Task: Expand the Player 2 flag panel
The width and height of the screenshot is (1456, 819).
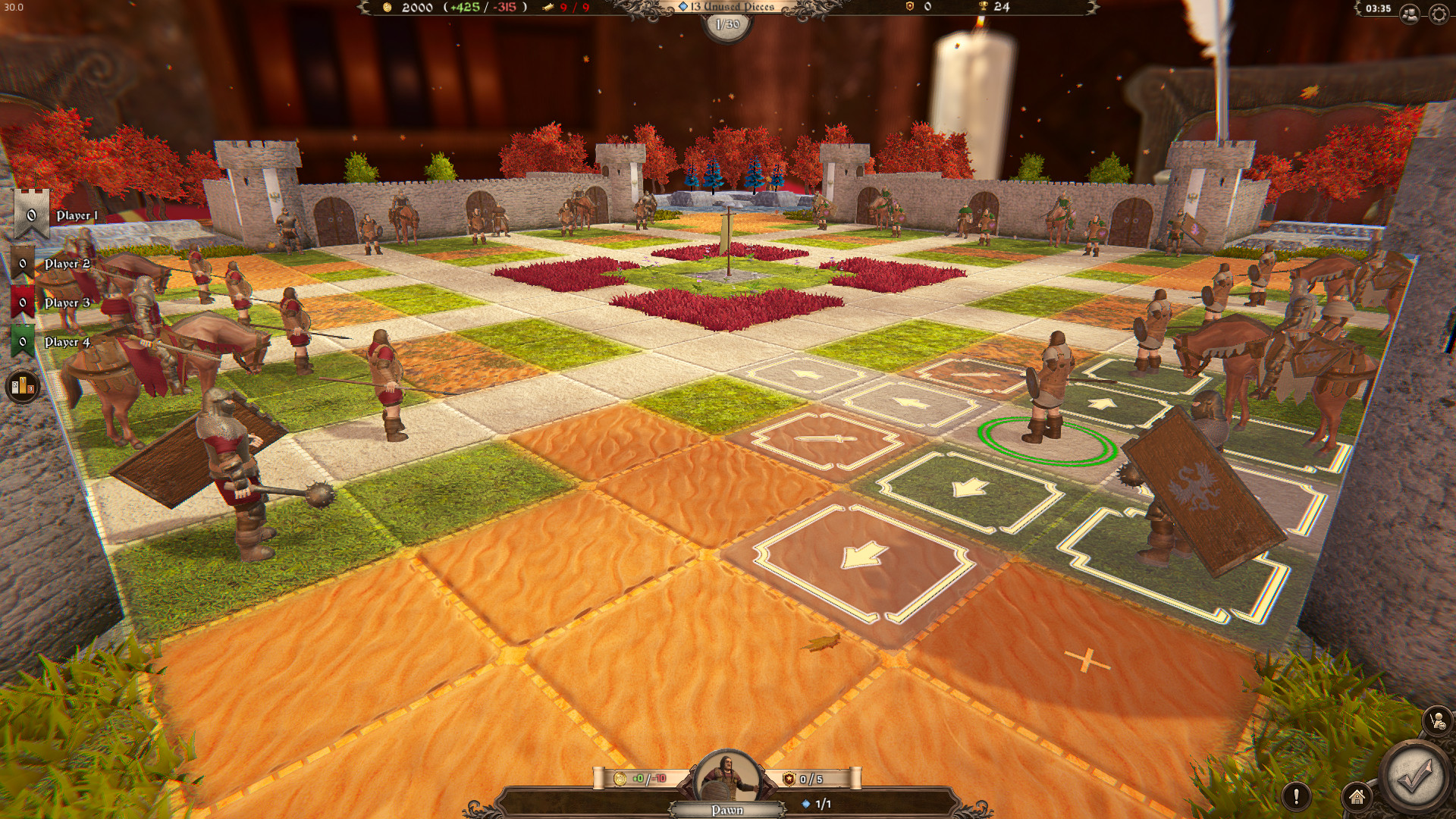Action: (x=23, y=263)
